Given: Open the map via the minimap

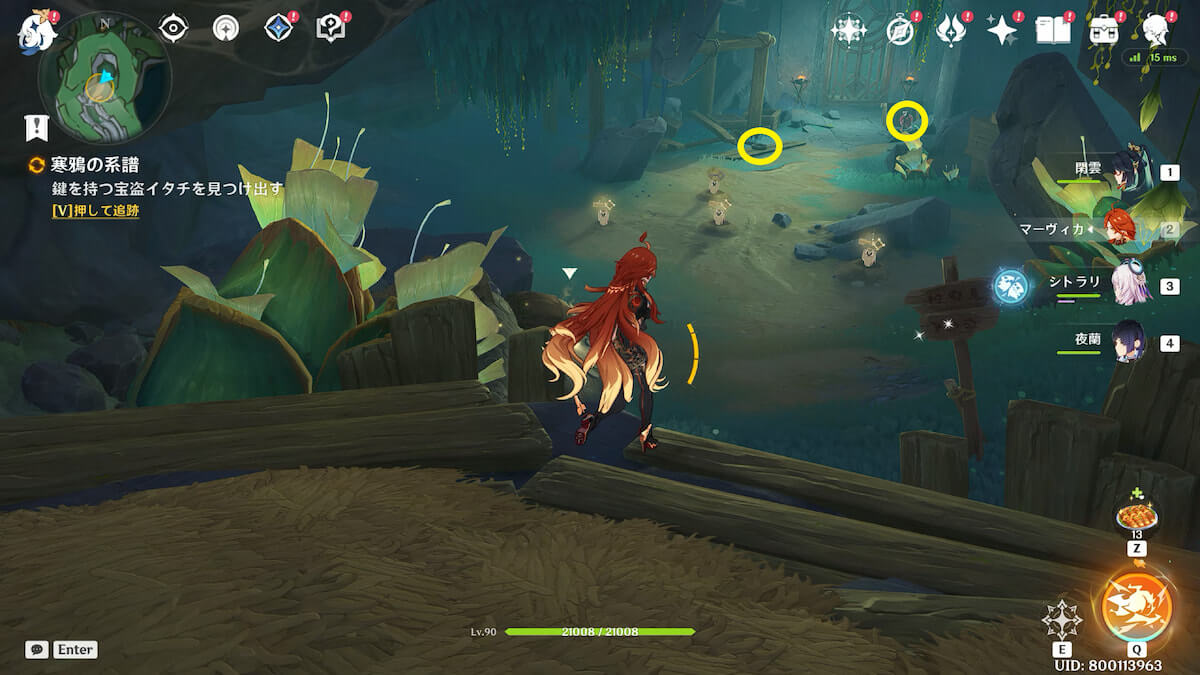Looking at the screenshot, I should coord(104,78).
